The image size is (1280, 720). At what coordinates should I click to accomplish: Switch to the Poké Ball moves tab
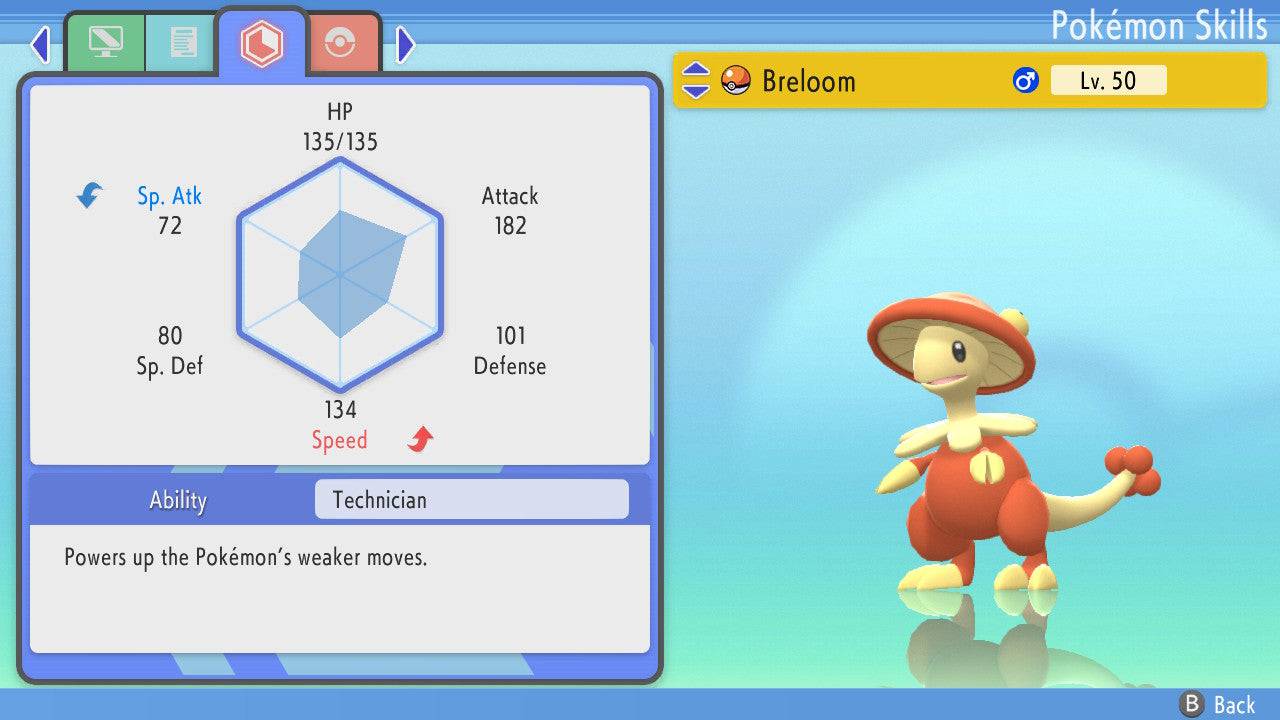340,43
